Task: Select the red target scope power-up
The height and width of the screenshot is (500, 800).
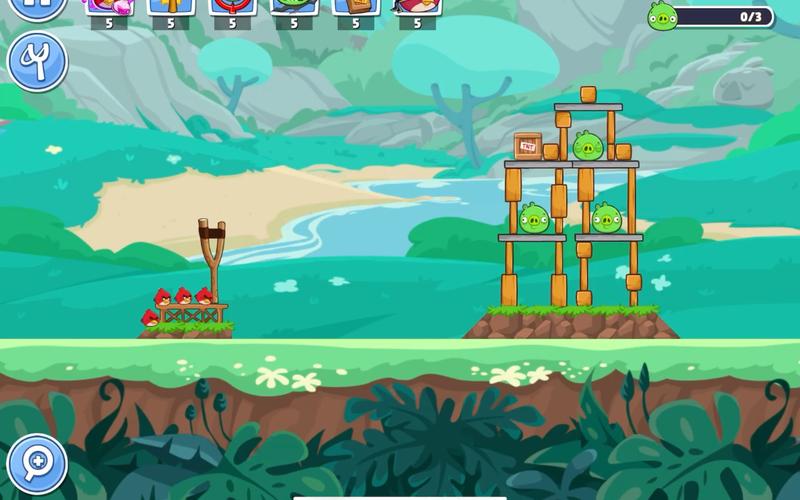Action: [232, 6]
